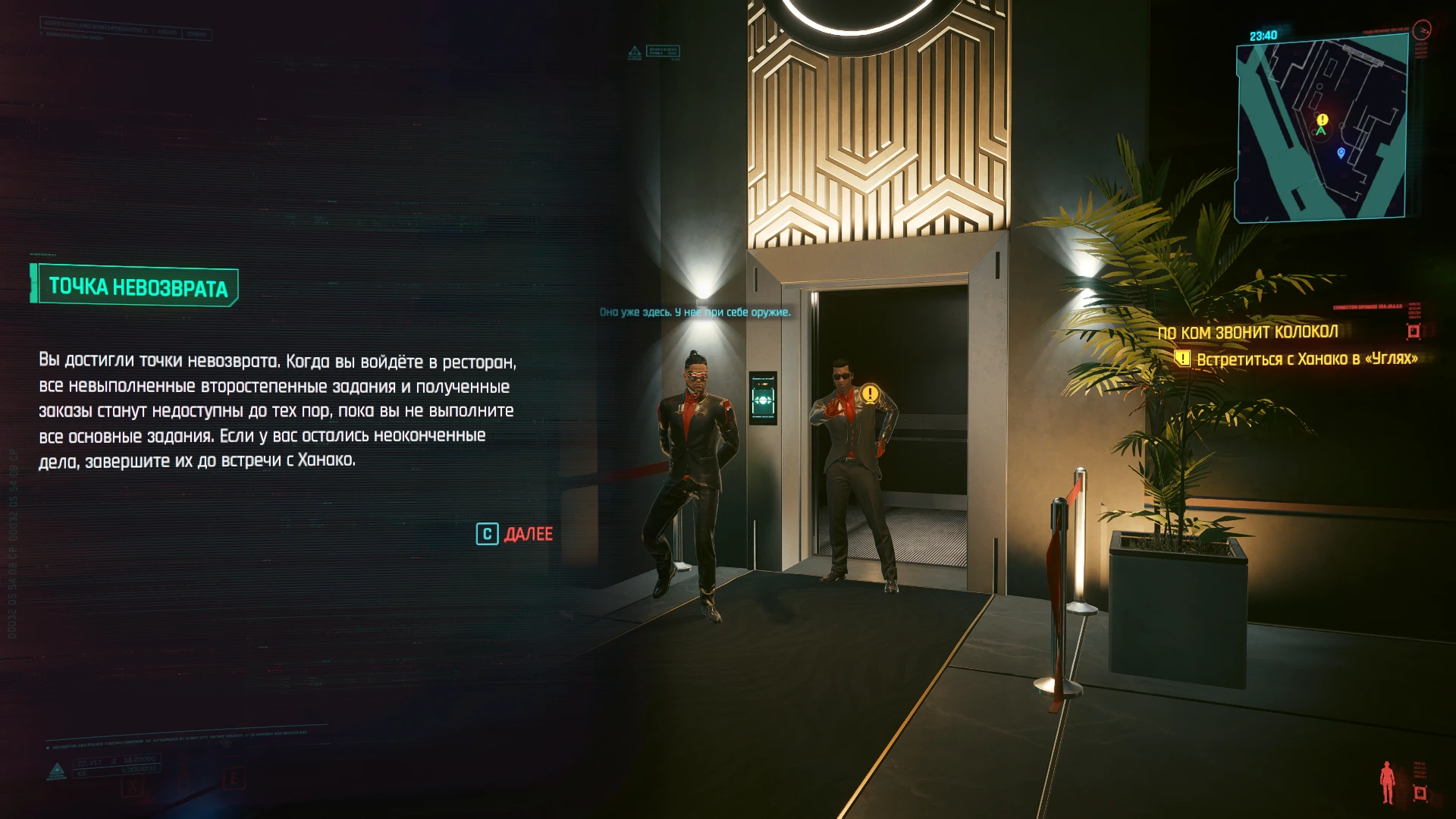The height and width of the screenshot is (819, 1456).
Task: Click the red square icon in the bottom-right corner
Action: [1420, 793]
